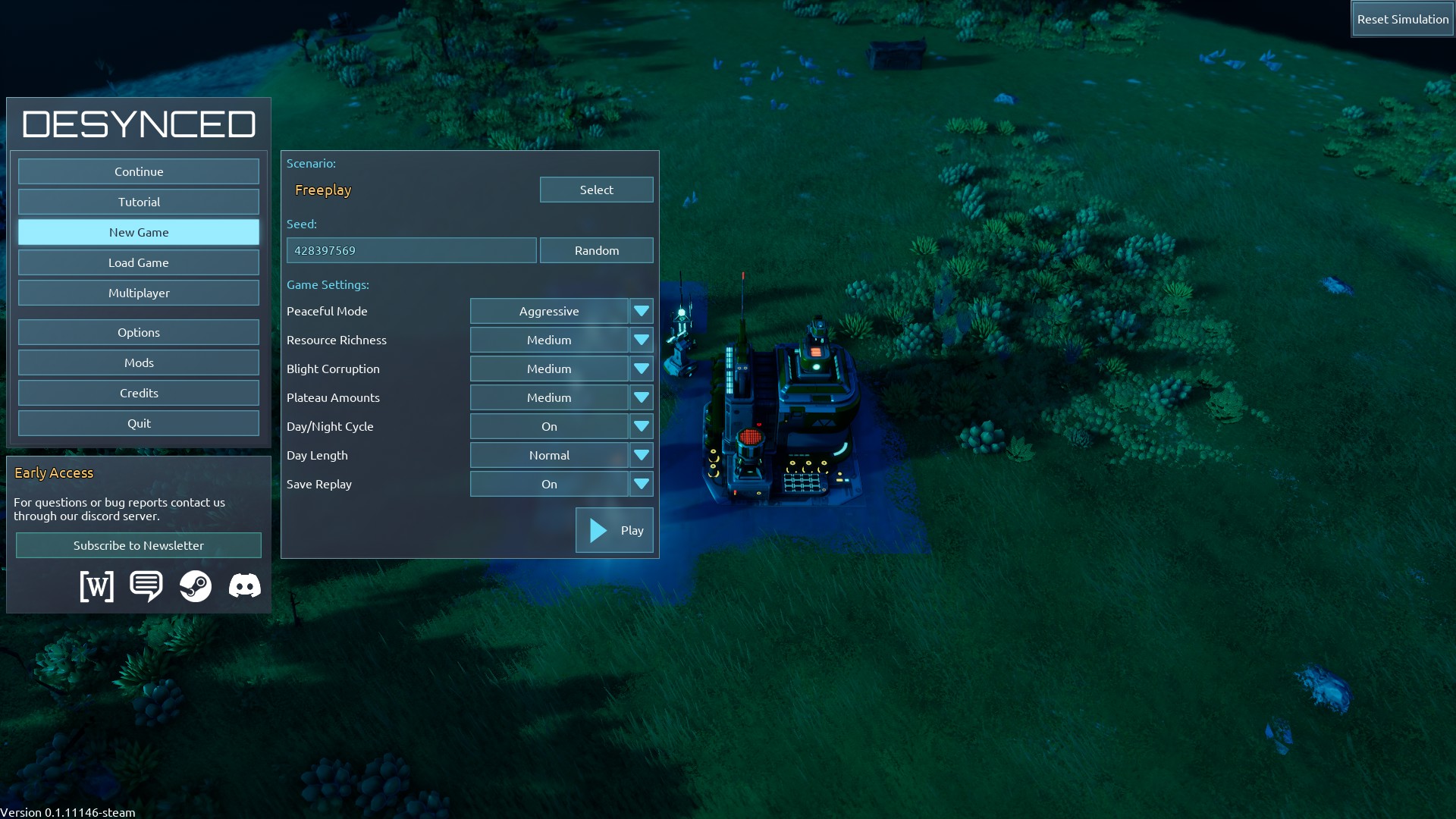Start the game with Play
The width and height of the screenshot is (1456, 819).
(x=614, y=530)
